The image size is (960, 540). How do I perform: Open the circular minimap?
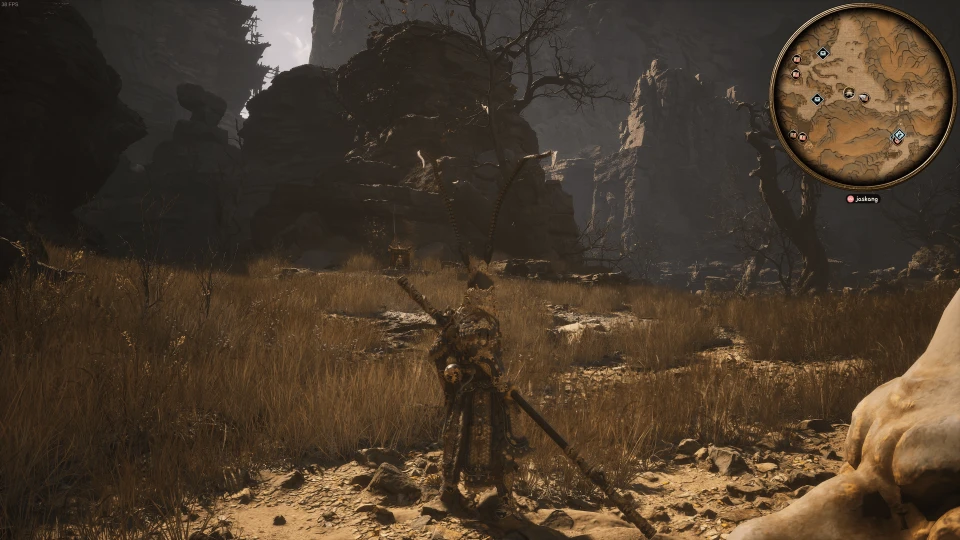pos(862,96)
